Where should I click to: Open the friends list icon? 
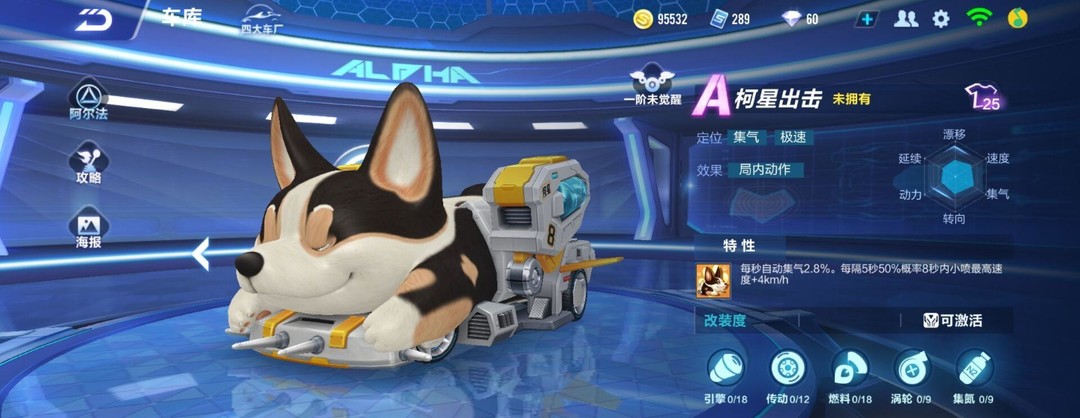906,18
